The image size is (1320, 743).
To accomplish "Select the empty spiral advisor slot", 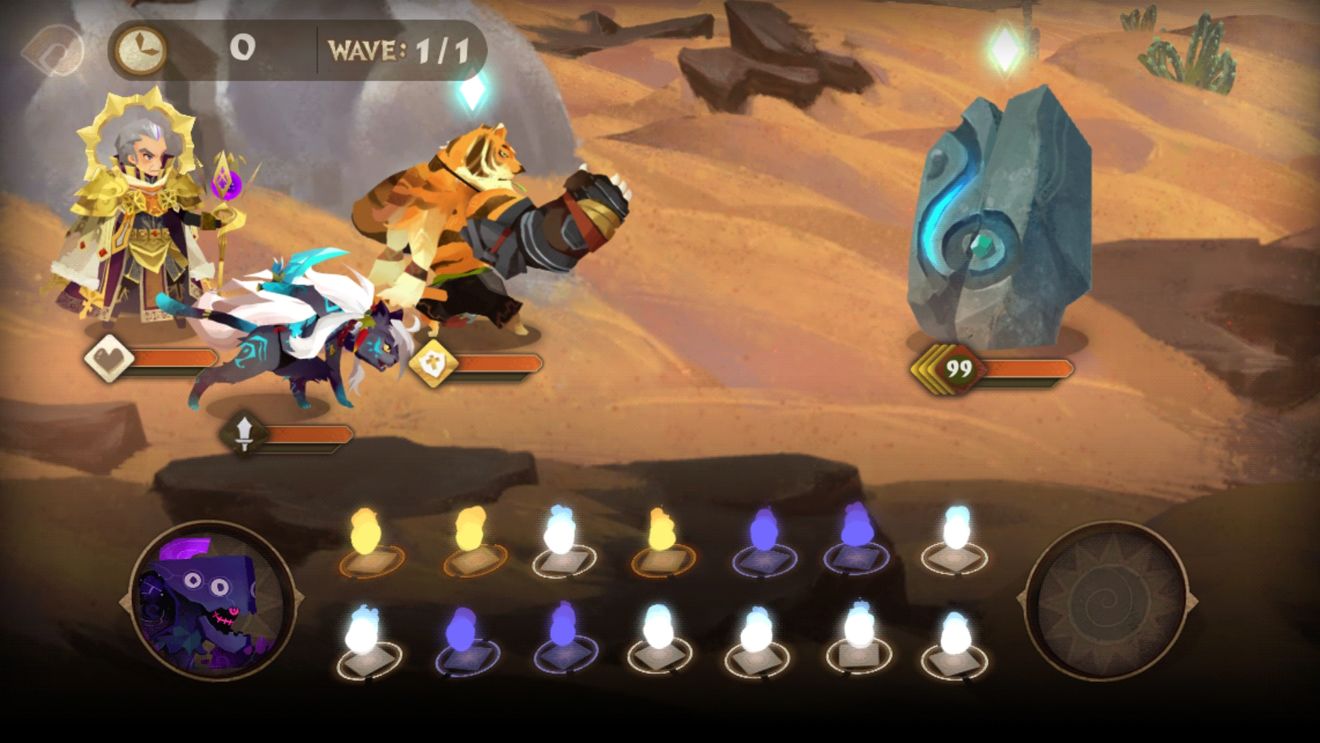I will pyautogui.click(x=1106, y=601).
